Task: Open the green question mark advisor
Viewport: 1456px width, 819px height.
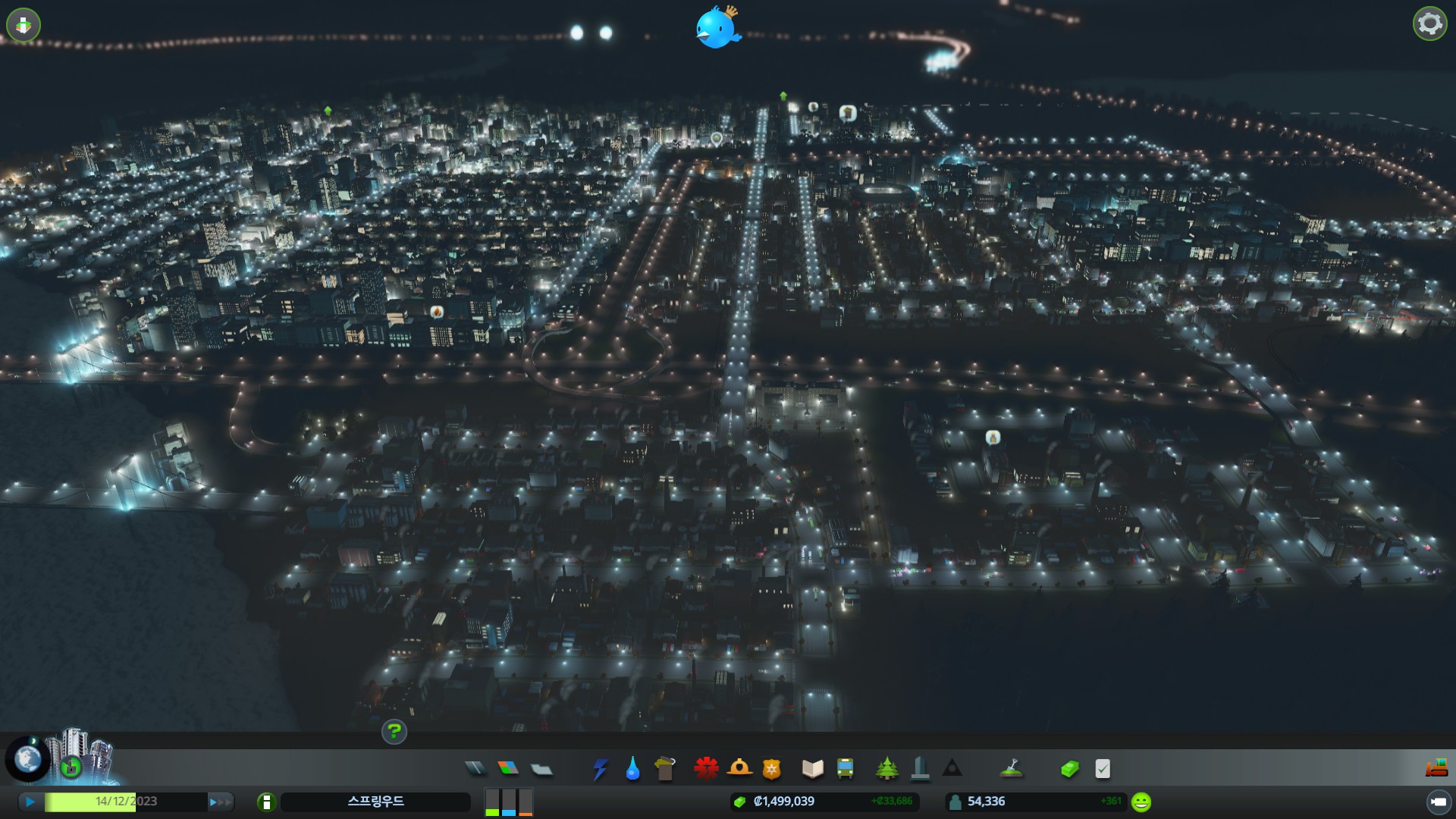Action: tap(394, 732)
